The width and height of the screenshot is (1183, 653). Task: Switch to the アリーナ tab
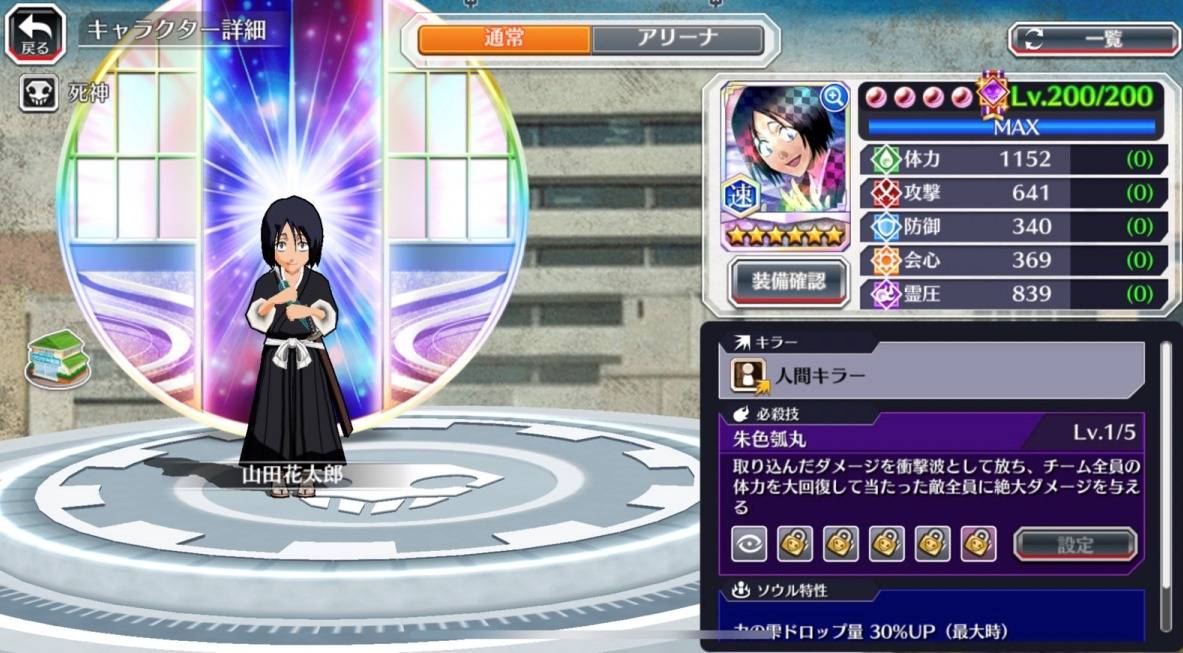(x=677, y=40)
